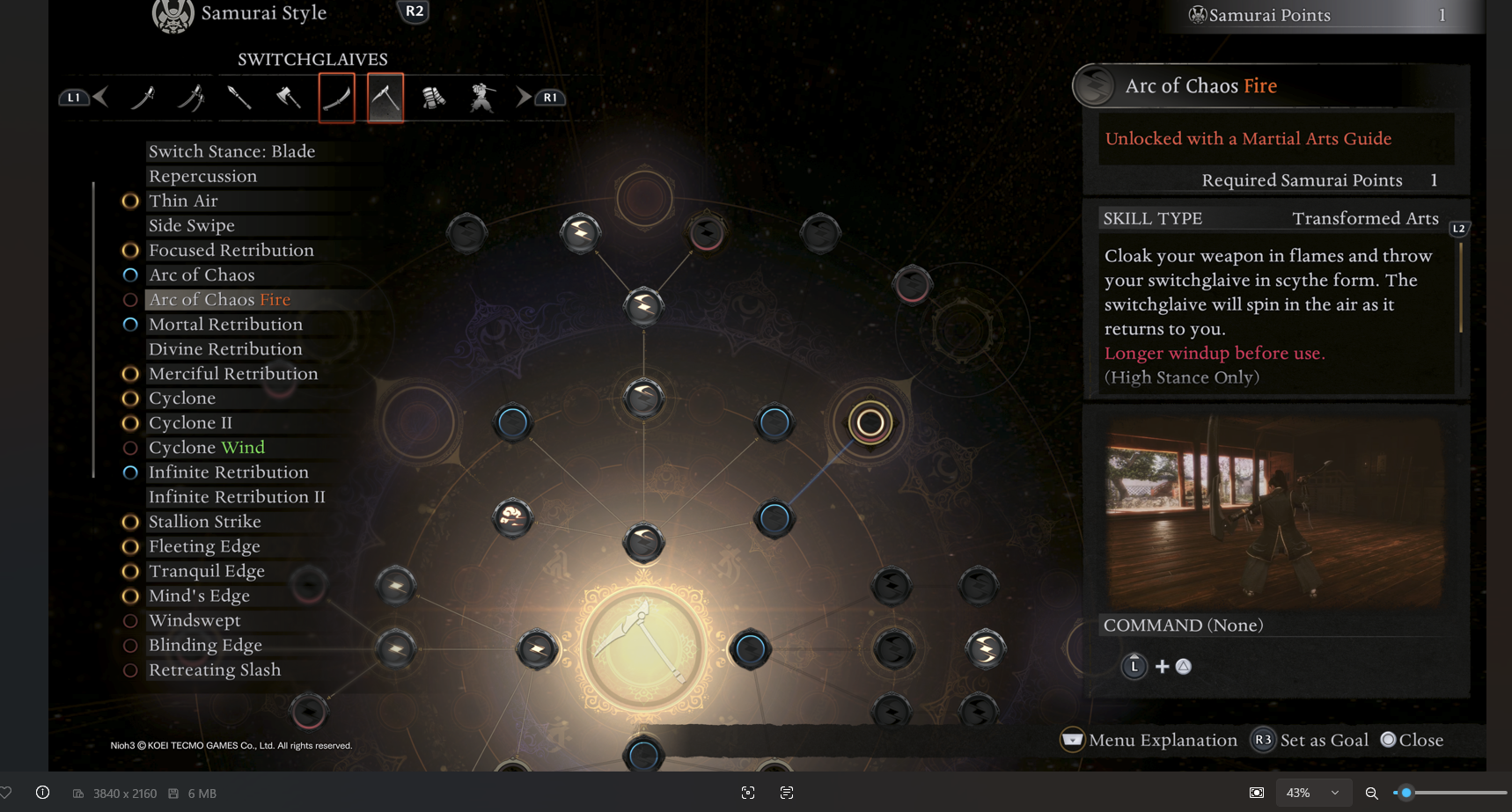1512x812 pixels.
Task: Click the Set as Goal option
Action: click(1310, 740)
